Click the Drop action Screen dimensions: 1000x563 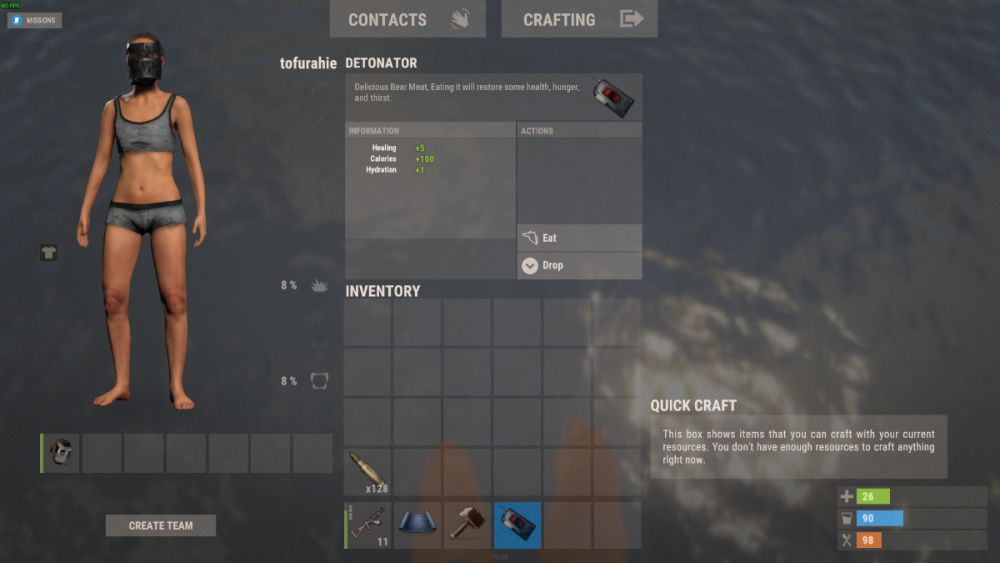[579, 265]
